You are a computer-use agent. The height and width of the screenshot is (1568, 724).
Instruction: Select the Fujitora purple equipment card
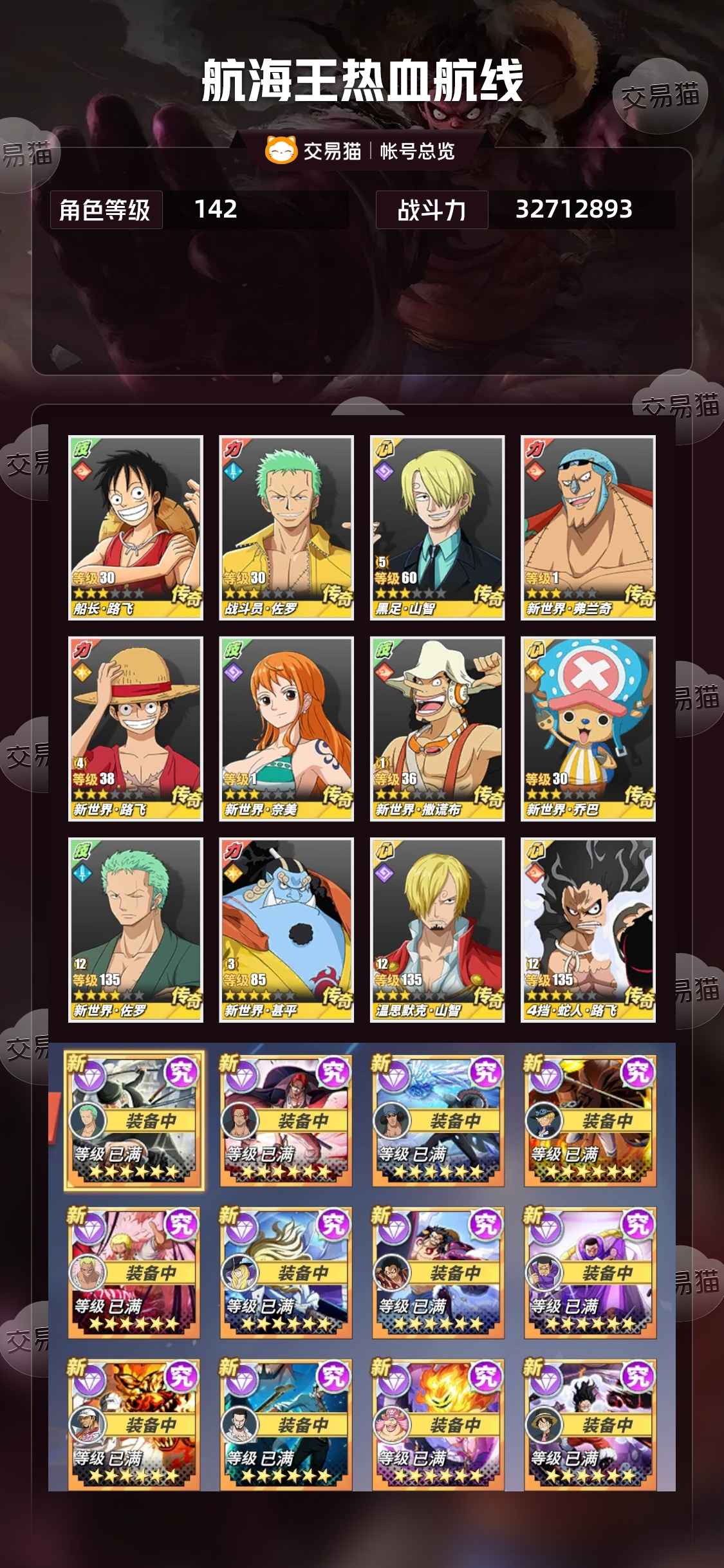[590, 1272]
